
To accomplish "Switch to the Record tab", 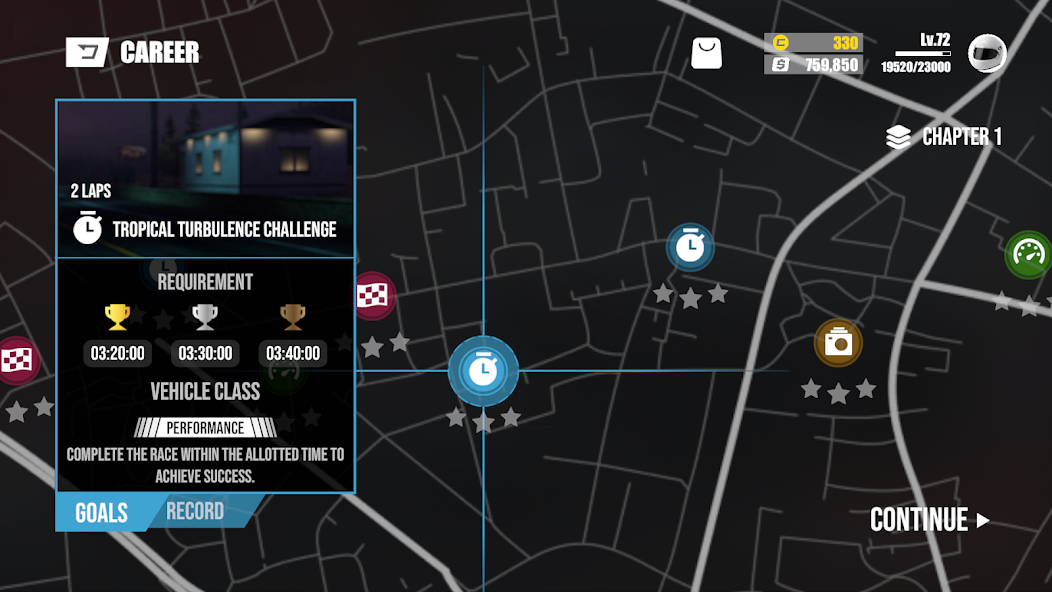I will pyautogui.click(x=195, y=512).
